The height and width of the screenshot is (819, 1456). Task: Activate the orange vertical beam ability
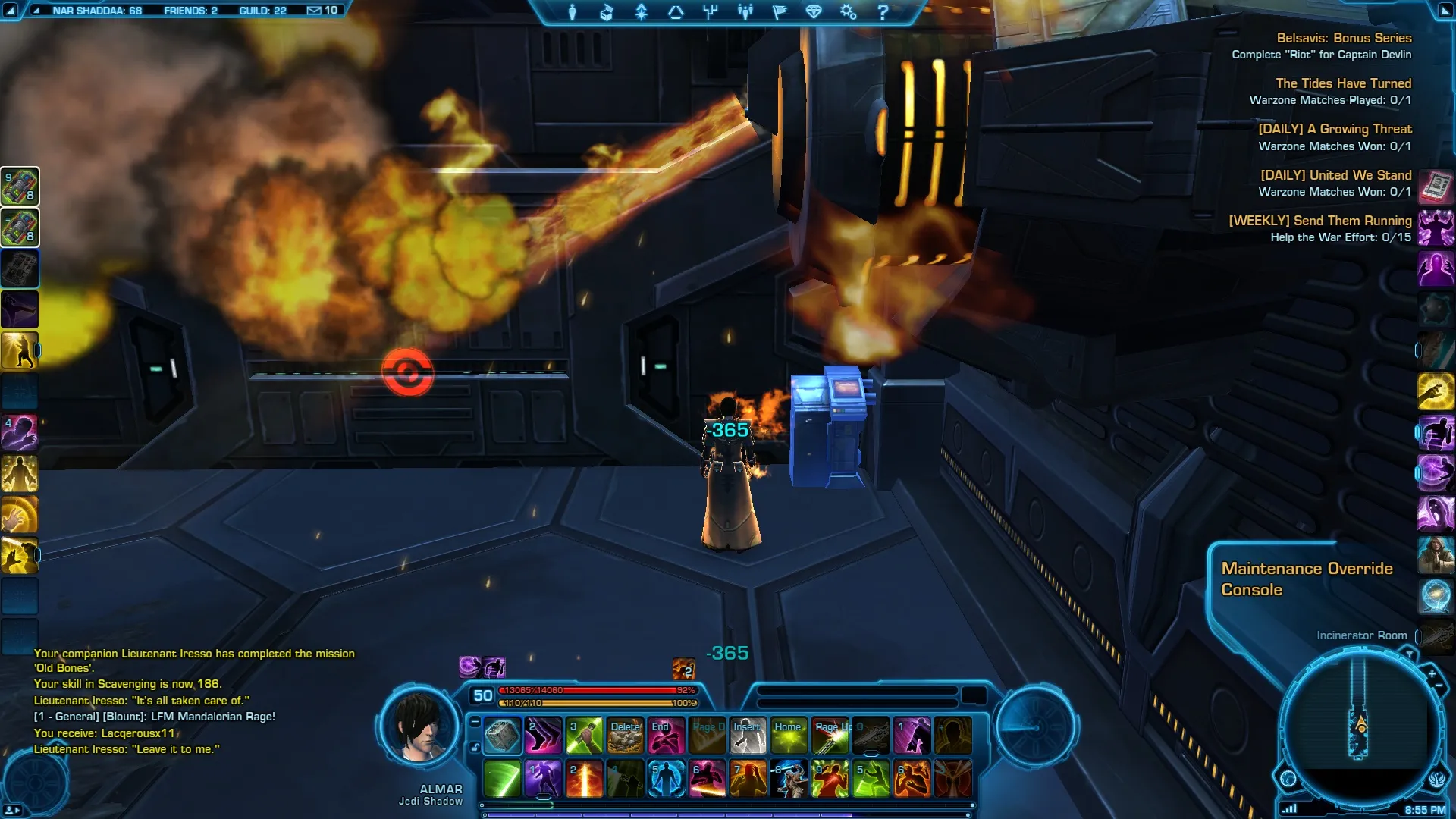585,779
